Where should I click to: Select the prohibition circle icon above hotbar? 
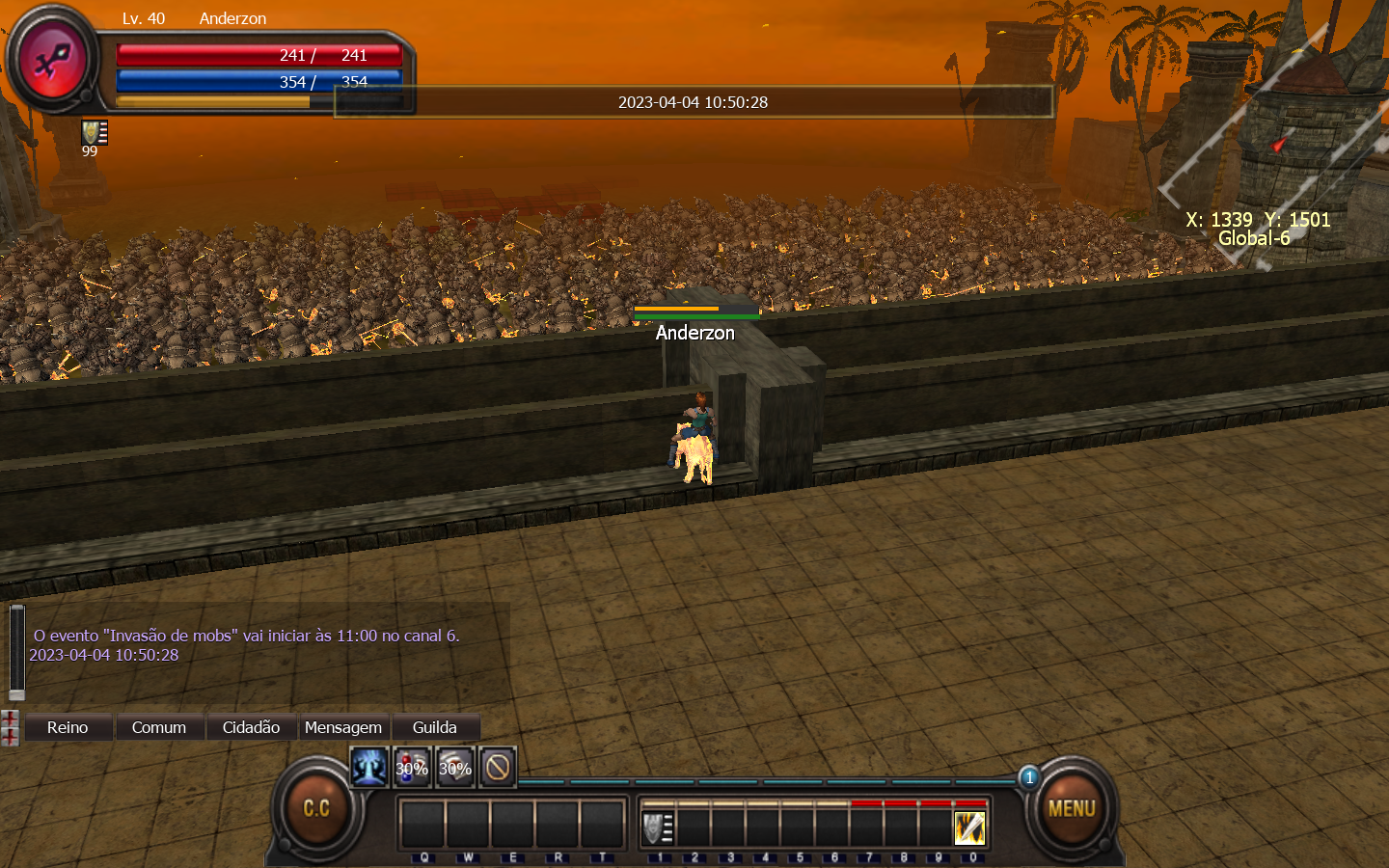click(x=498, y=768)
